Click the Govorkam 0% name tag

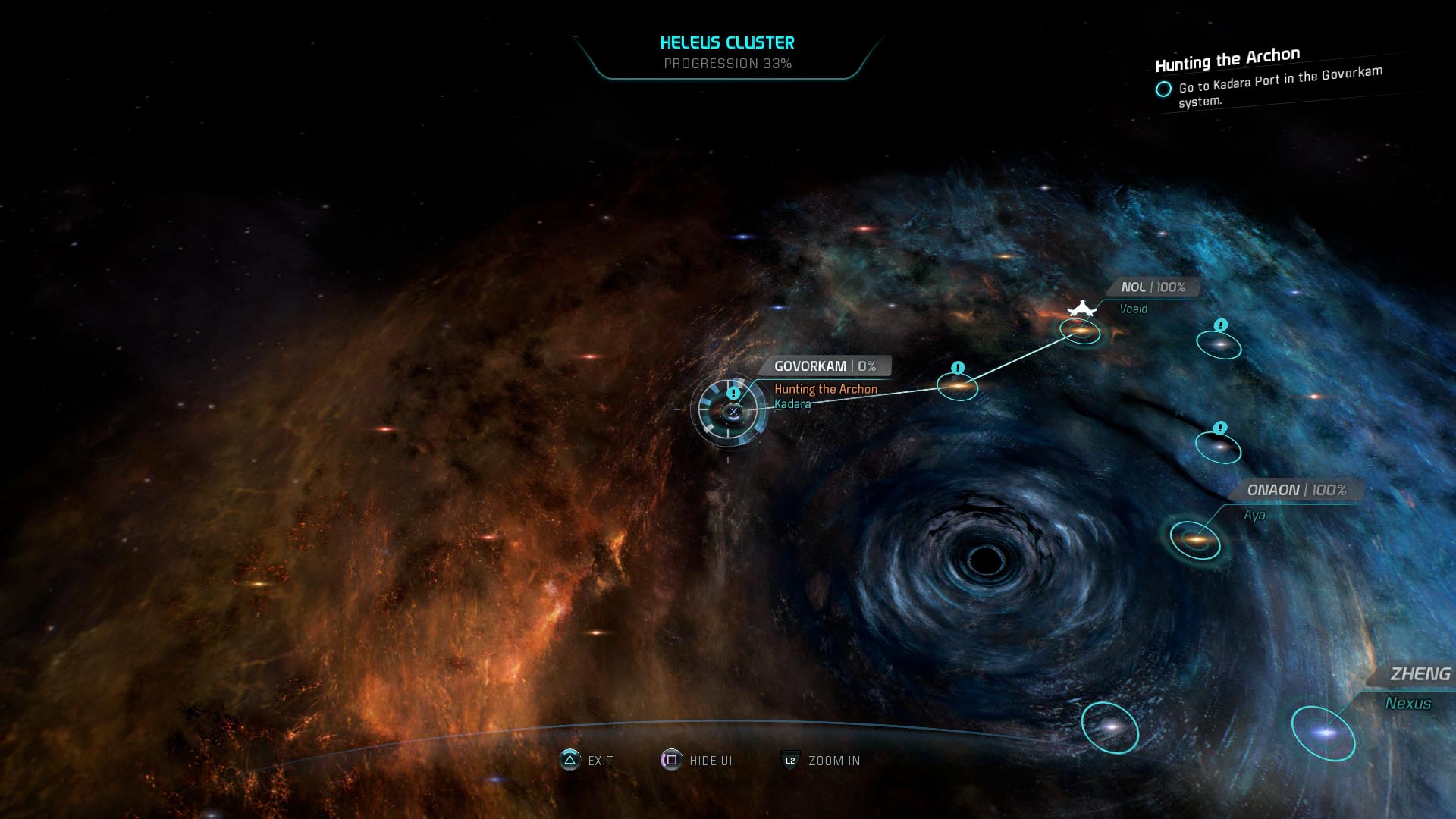(824, 366)
